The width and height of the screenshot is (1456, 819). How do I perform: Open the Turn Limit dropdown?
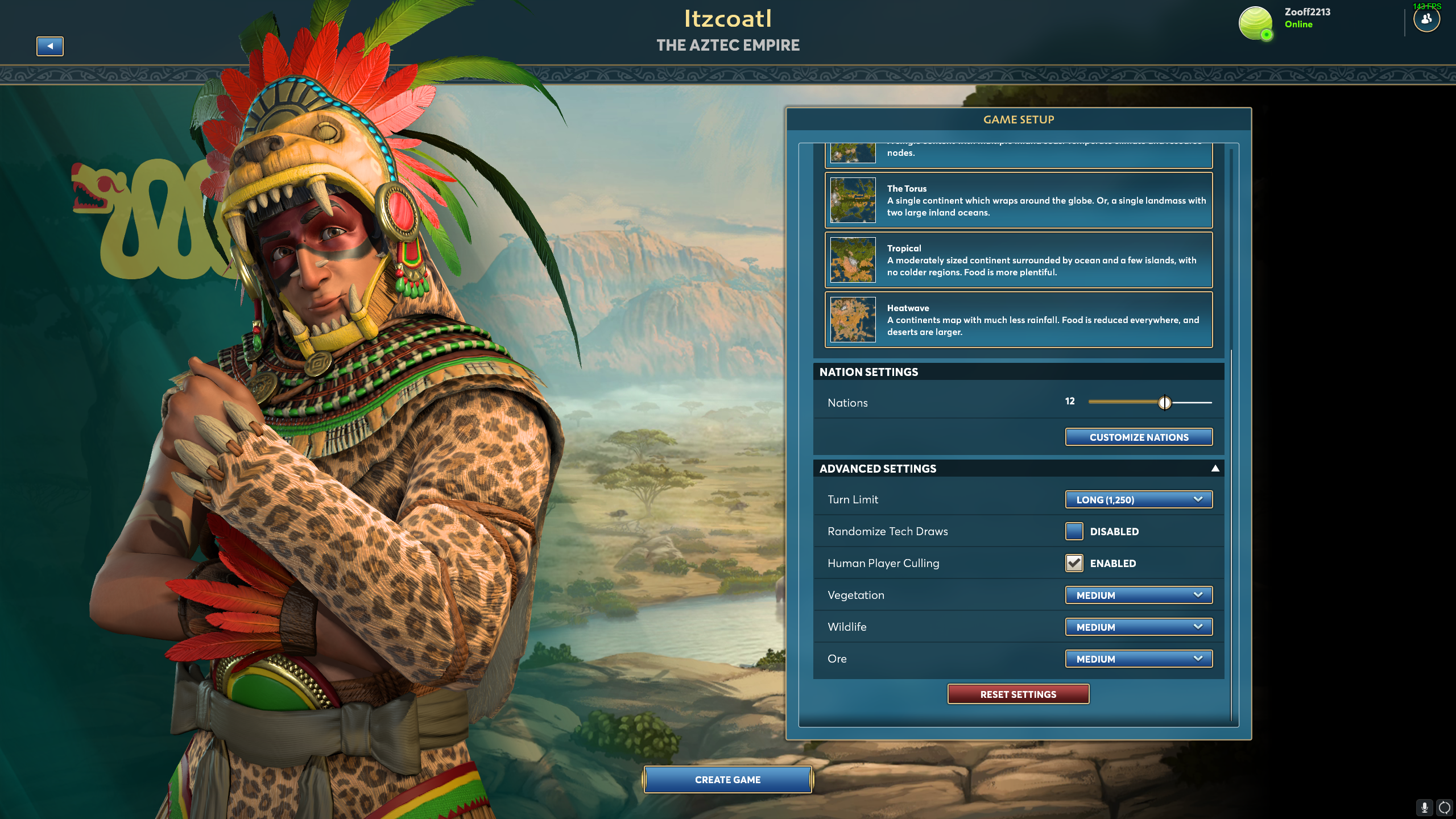1139,500
